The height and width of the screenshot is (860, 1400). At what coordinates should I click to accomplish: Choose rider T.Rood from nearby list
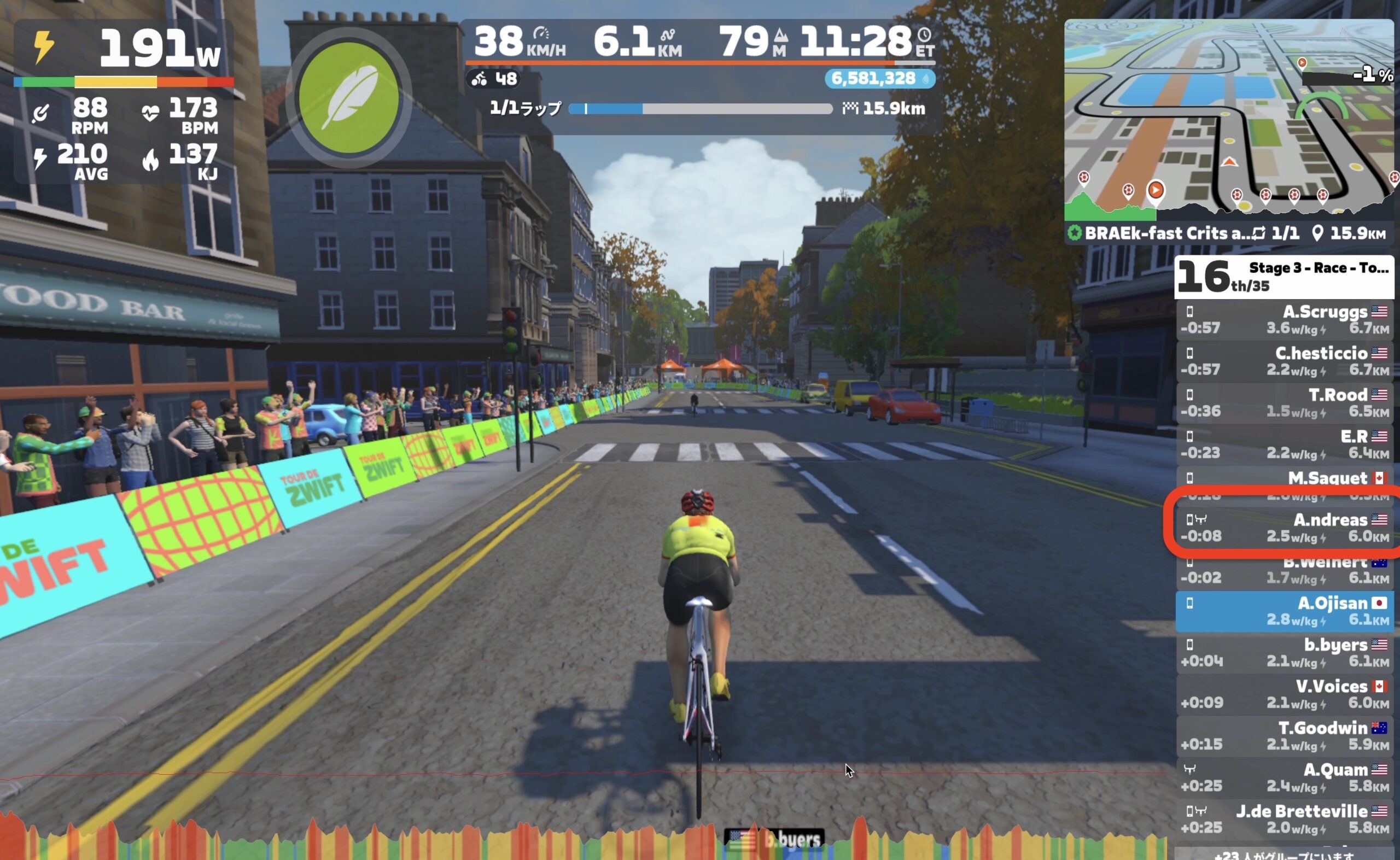(1286, 403)
